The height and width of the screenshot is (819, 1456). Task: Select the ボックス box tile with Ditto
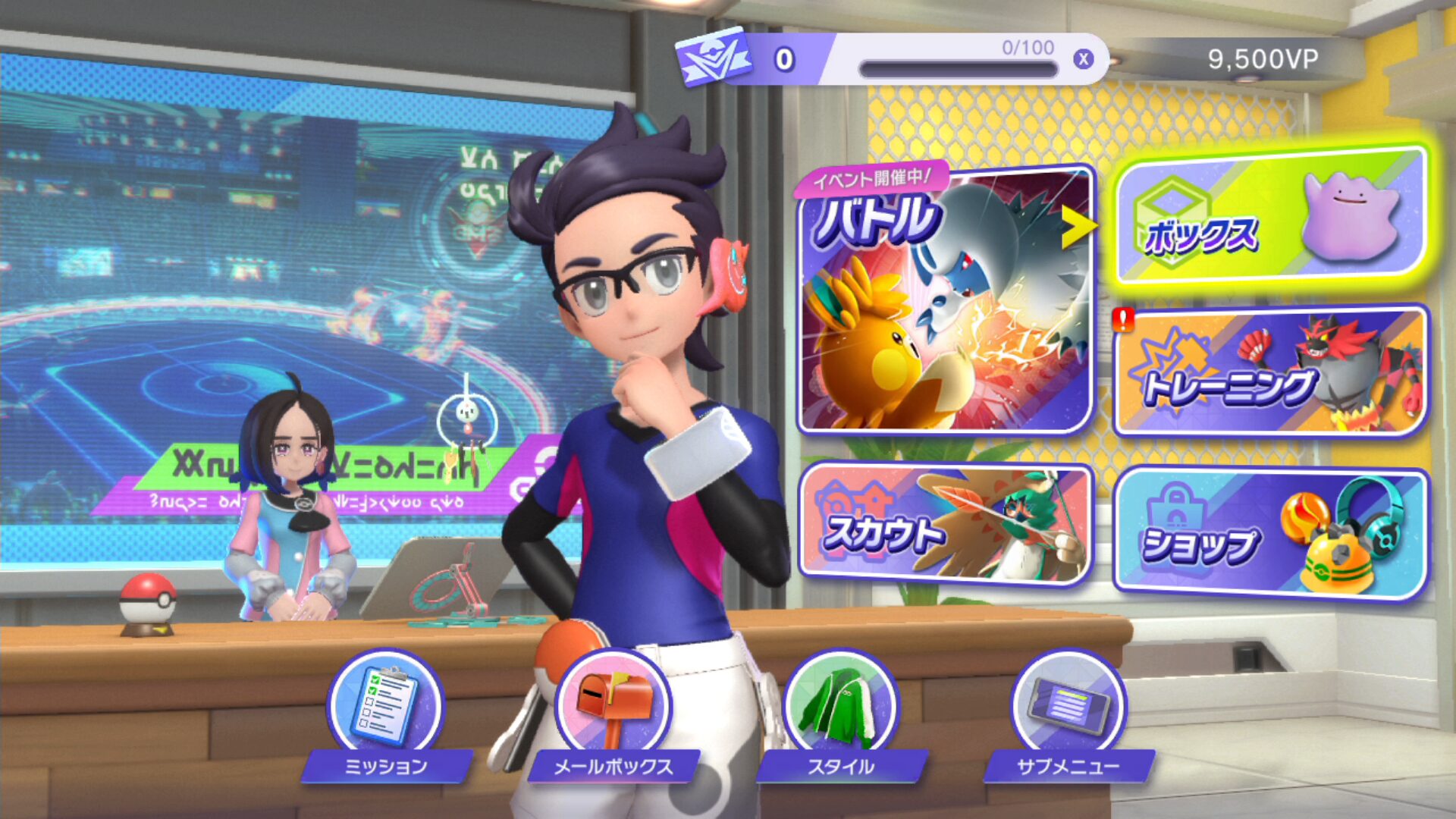1270,216
